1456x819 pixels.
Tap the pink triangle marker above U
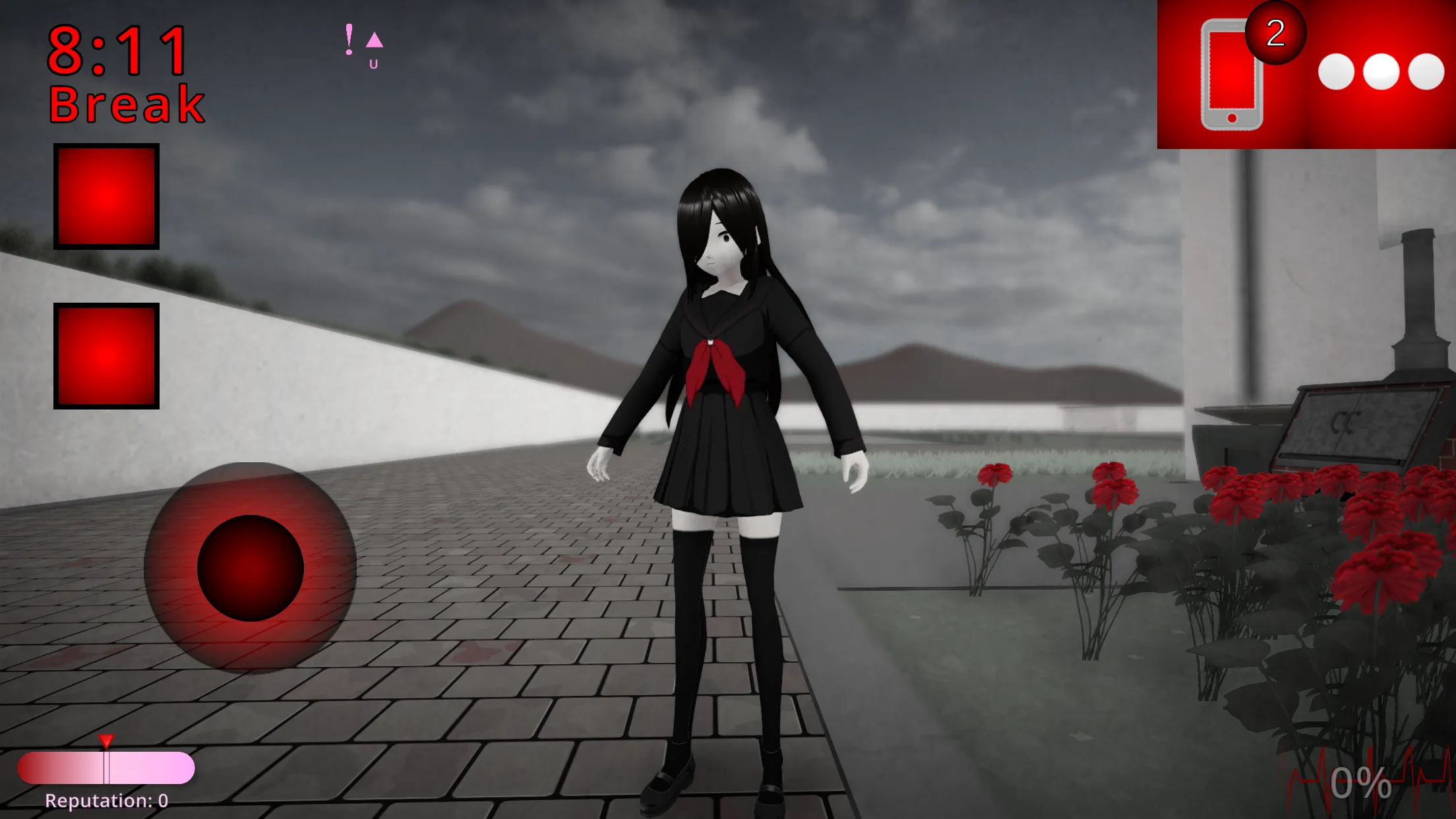tap(373, 40)
